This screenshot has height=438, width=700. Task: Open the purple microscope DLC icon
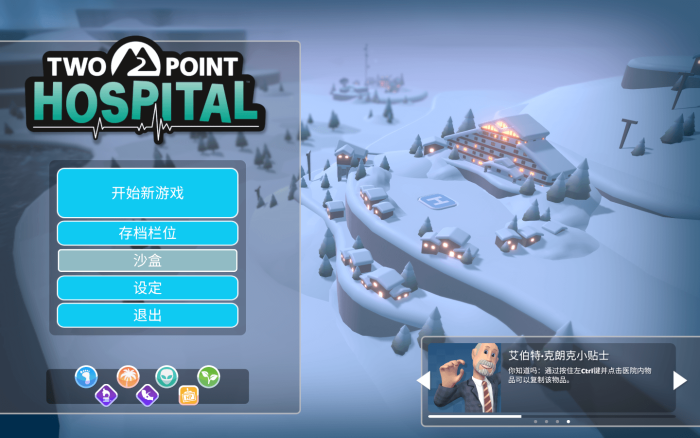tap(106, 395)
